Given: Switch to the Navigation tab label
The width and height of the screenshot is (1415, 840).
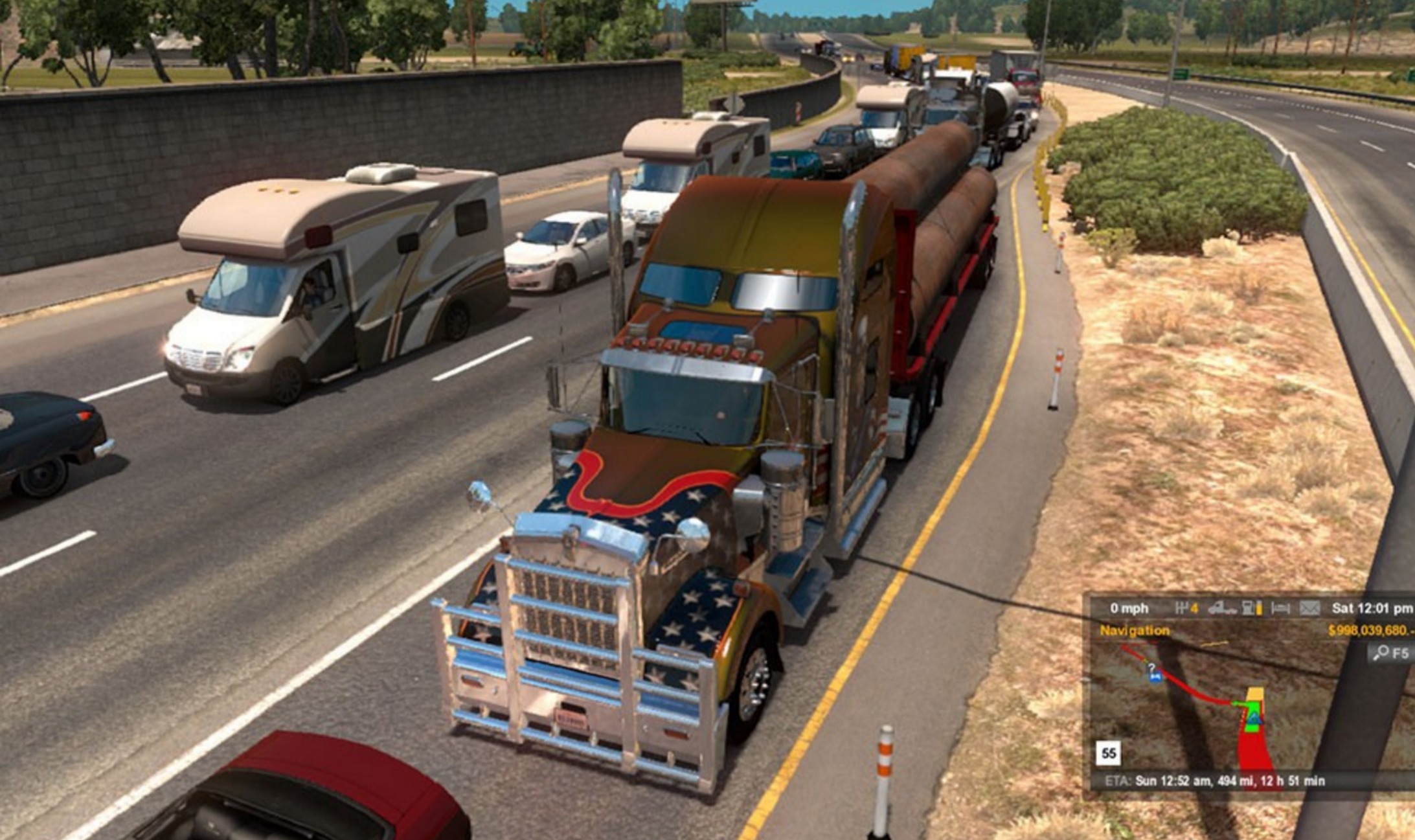Looking at the screenshot, I should (1135, 630).
